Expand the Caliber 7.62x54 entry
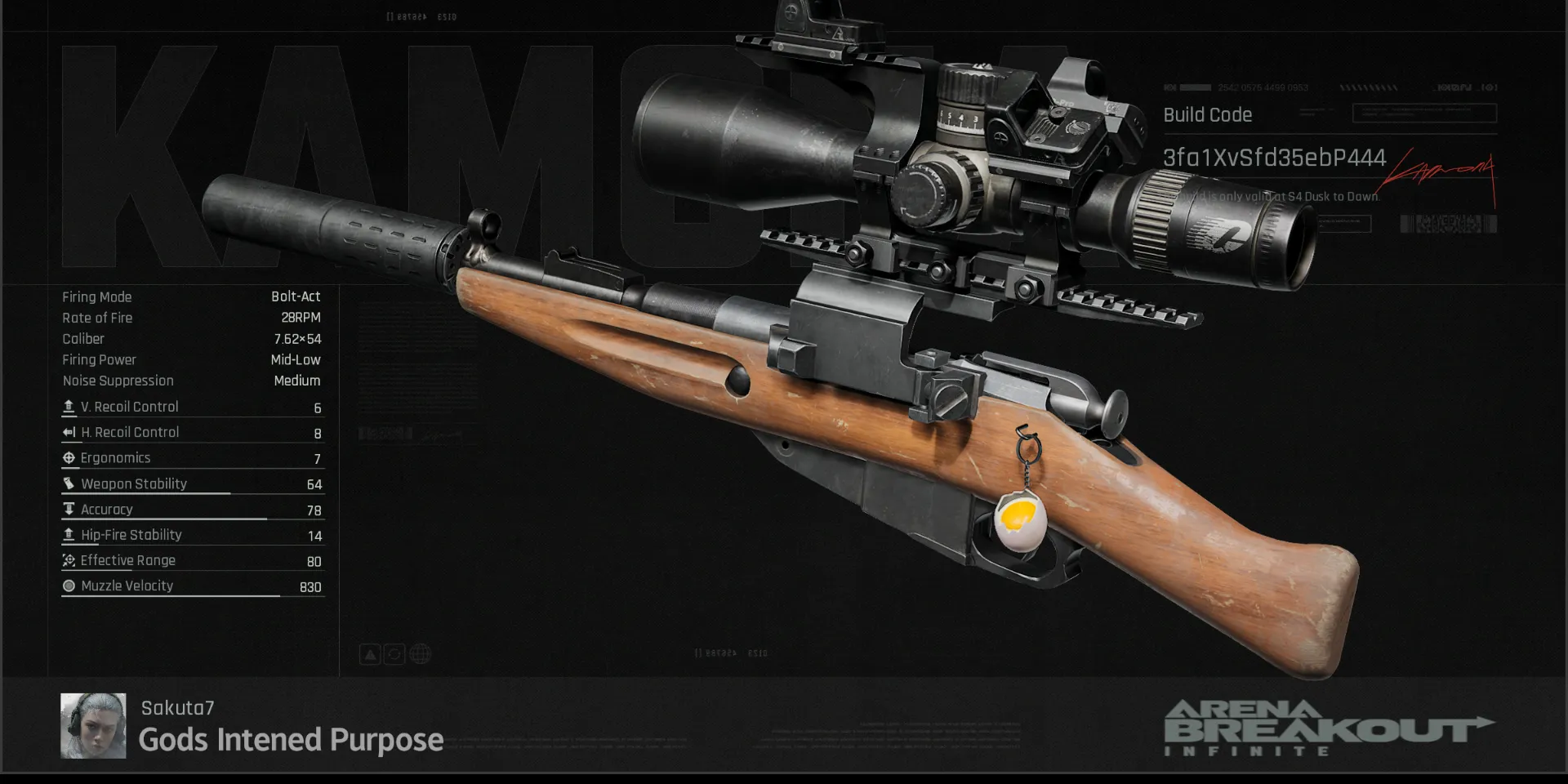 (x=191, y=339)
